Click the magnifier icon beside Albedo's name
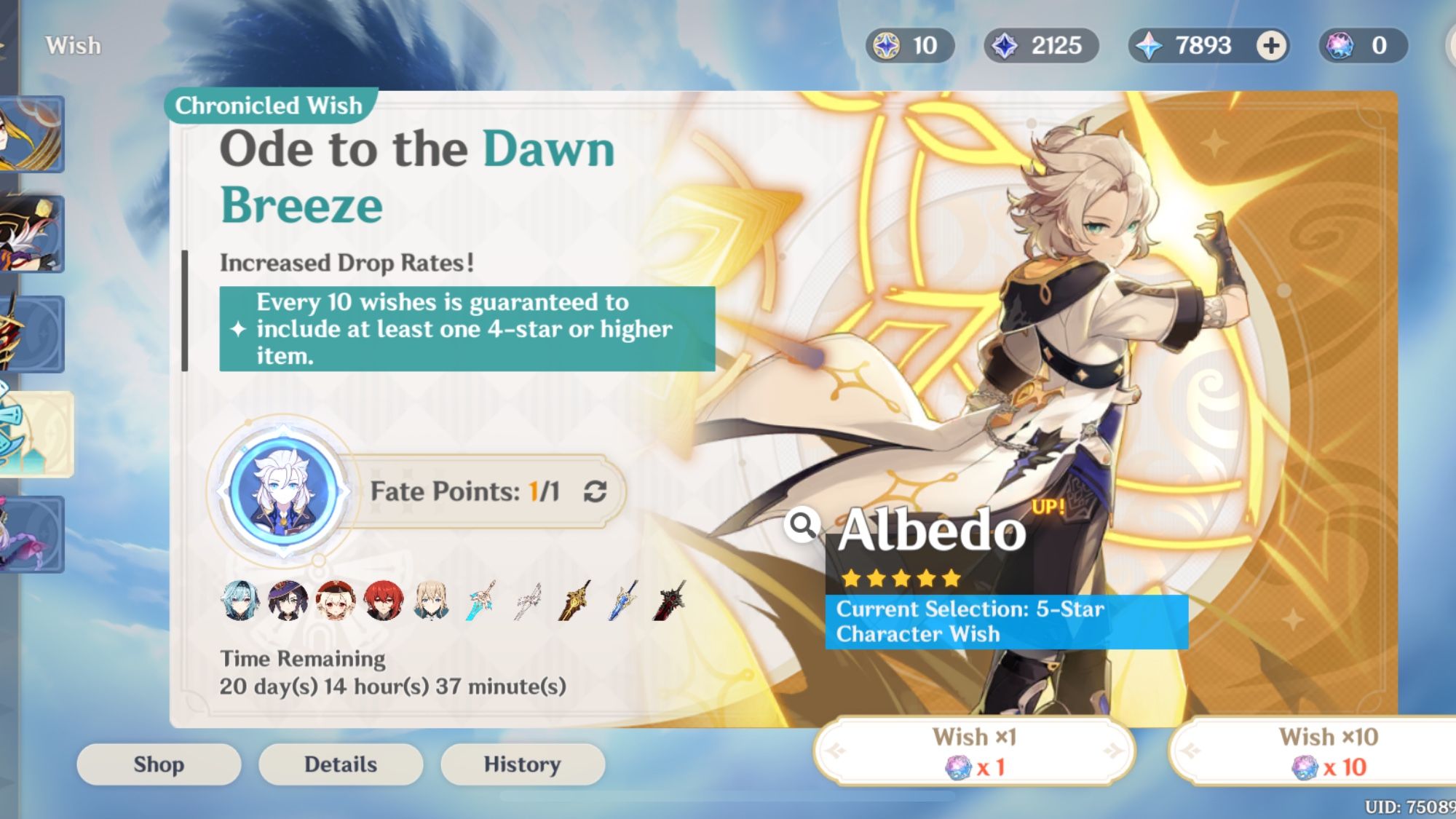The width and height of the screenshot is (1456, 819). [803, 523]
